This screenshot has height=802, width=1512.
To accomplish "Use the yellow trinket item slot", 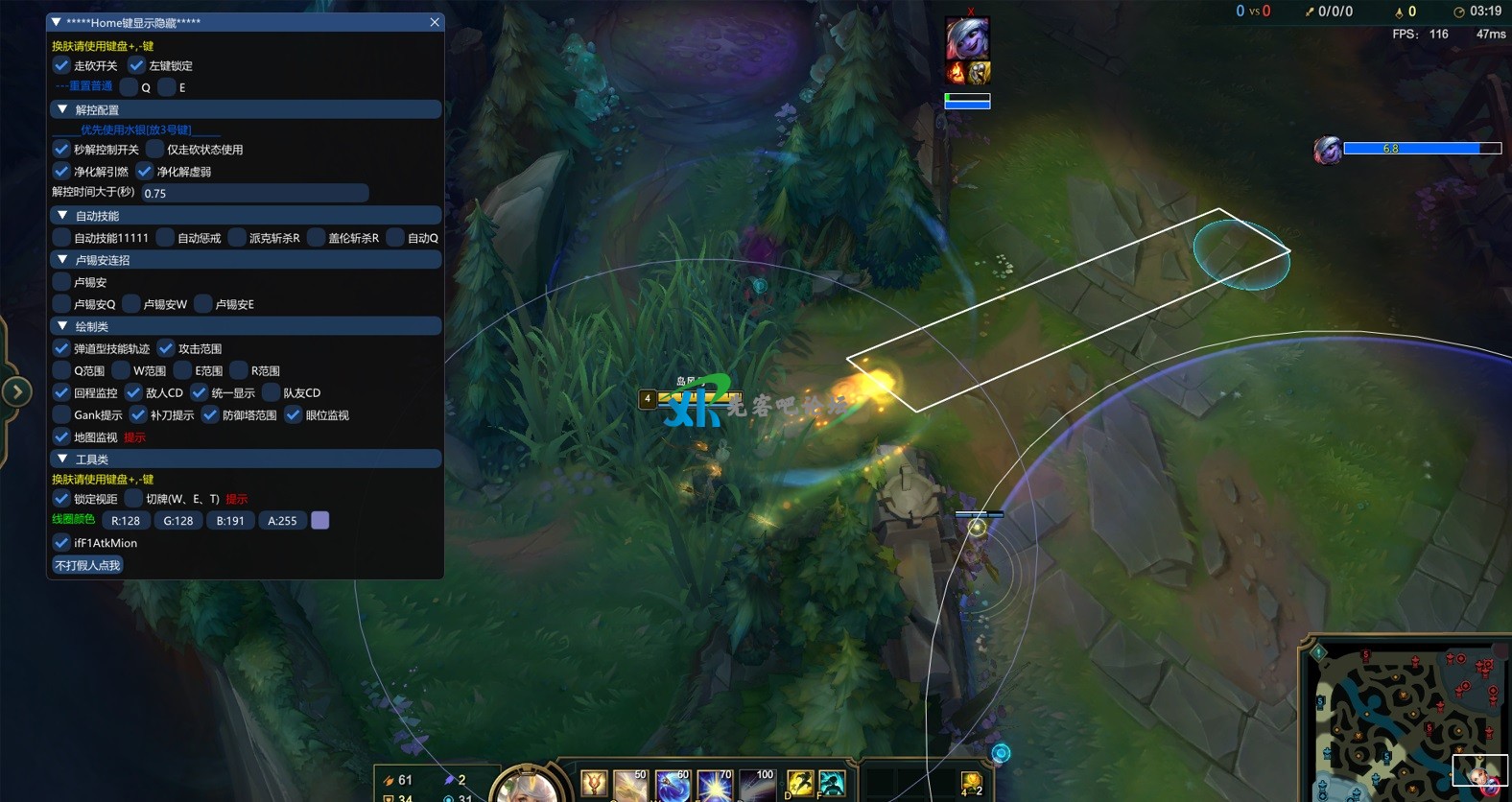I will [x=971, y=783].
